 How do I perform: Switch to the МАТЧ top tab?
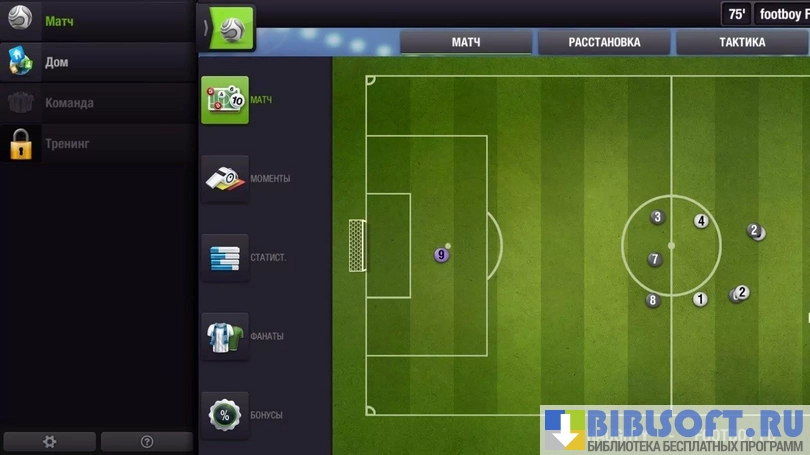[466, 43]
